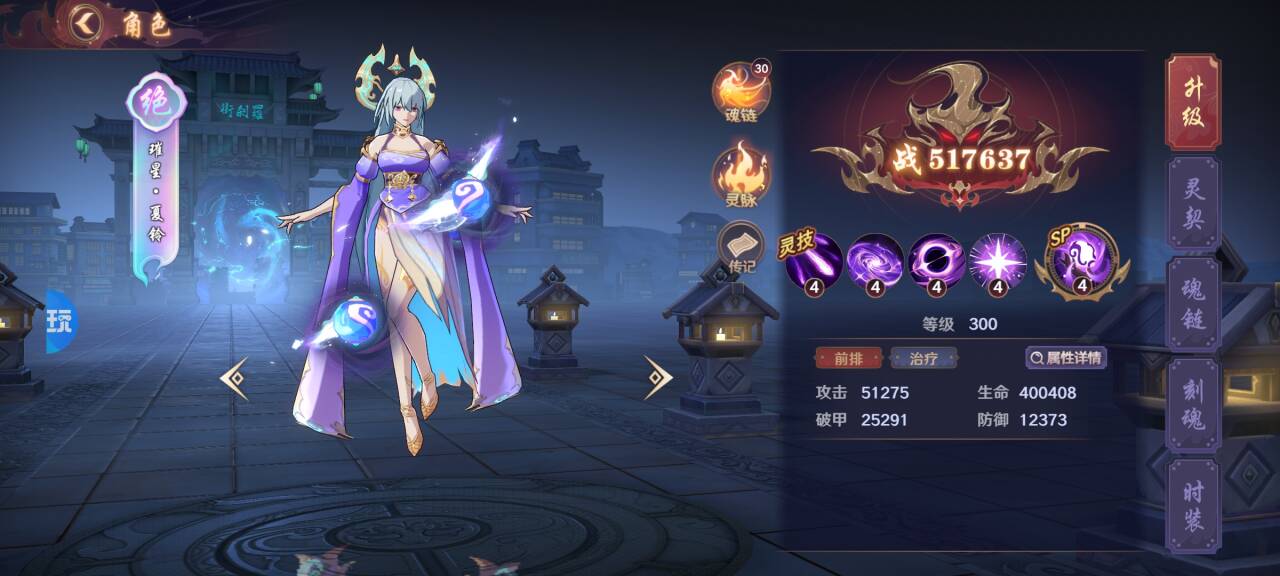The height and width of the screenshot is (576, 1280).
Task: Open the 灵脉 fire icon
Action: pos(741,170)
